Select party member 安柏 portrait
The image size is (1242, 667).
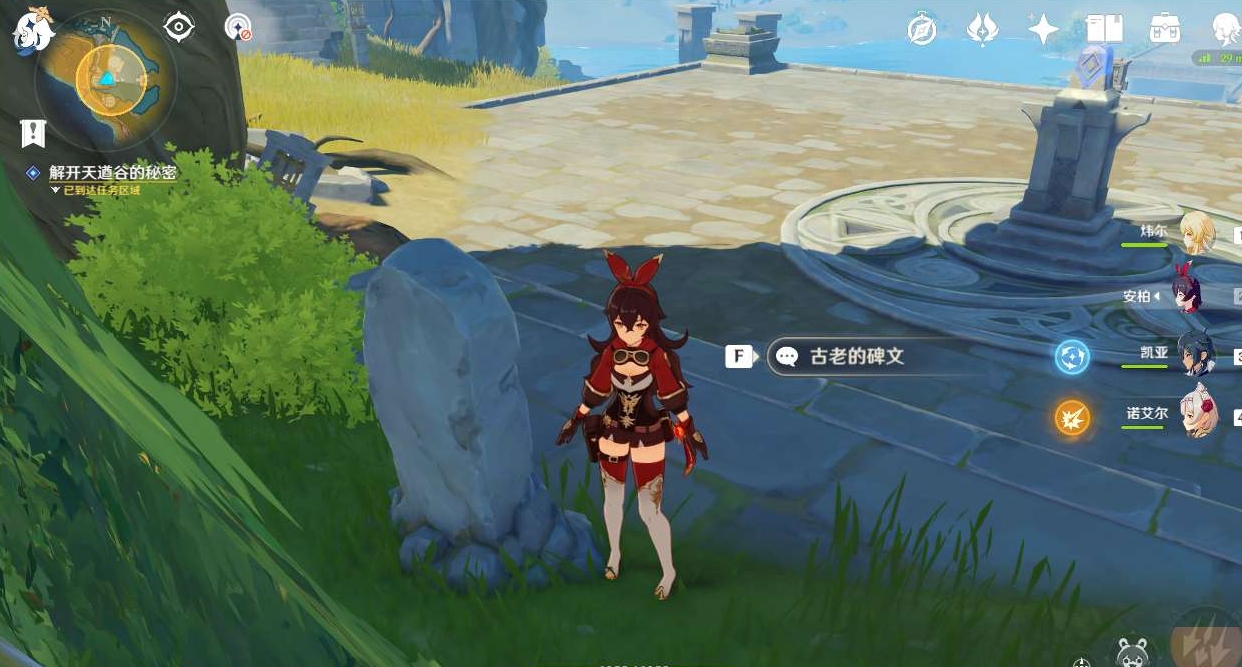(1195, 295)
